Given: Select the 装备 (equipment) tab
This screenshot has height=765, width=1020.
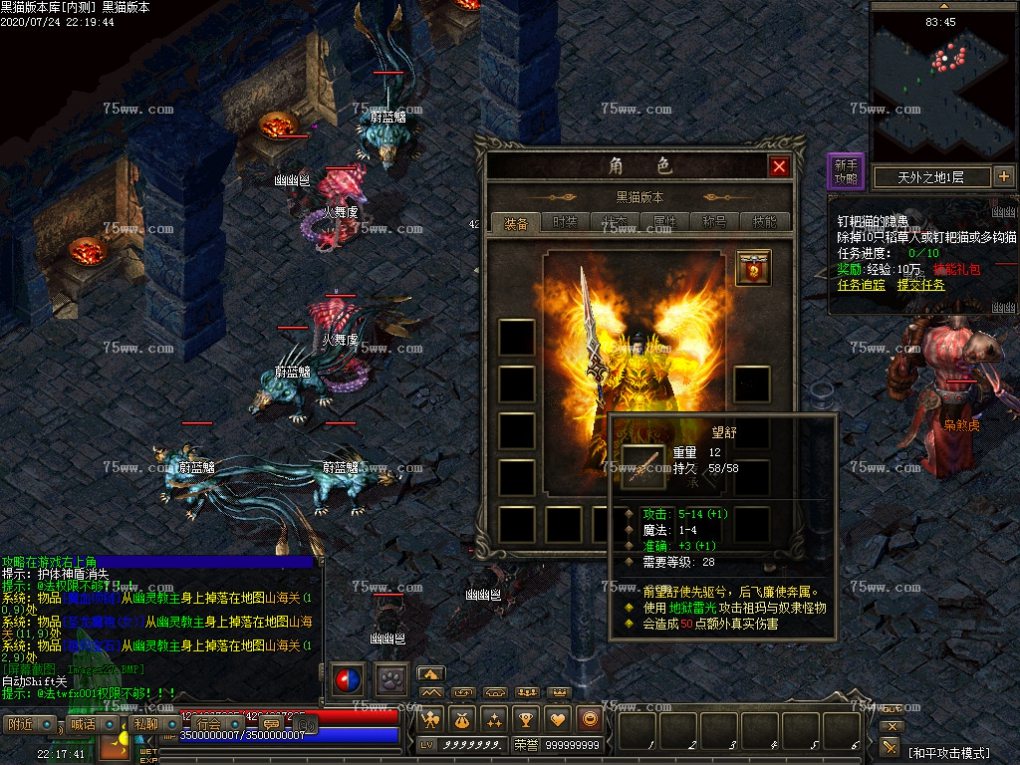Looking at the screenshot, I should pyautogui.click(x=516, y=222).
